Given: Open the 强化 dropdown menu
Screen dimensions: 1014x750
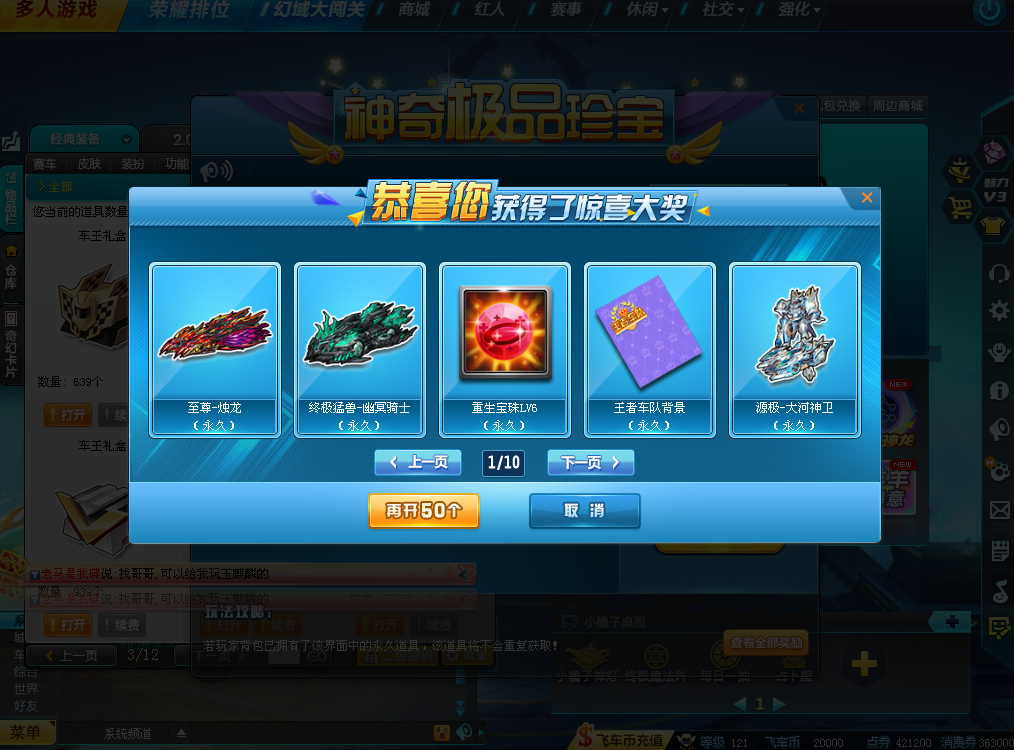Looking at the screenshot, I should (798, 10).
